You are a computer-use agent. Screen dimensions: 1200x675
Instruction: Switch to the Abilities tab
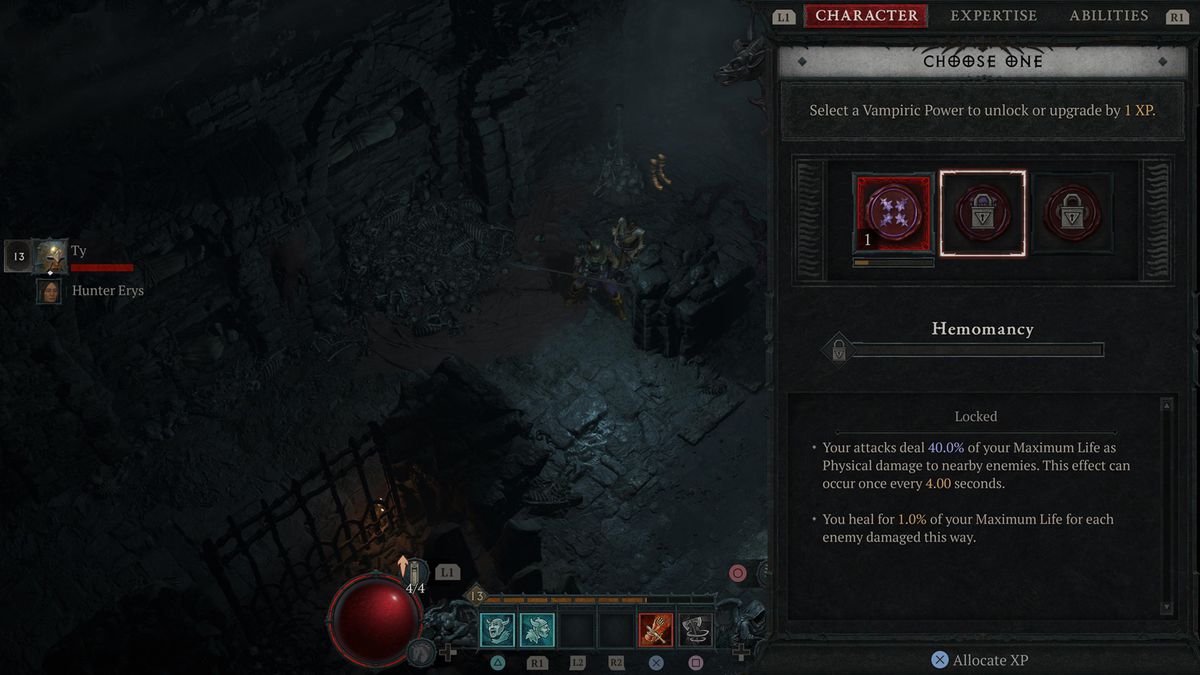[x=1108, y=16]
